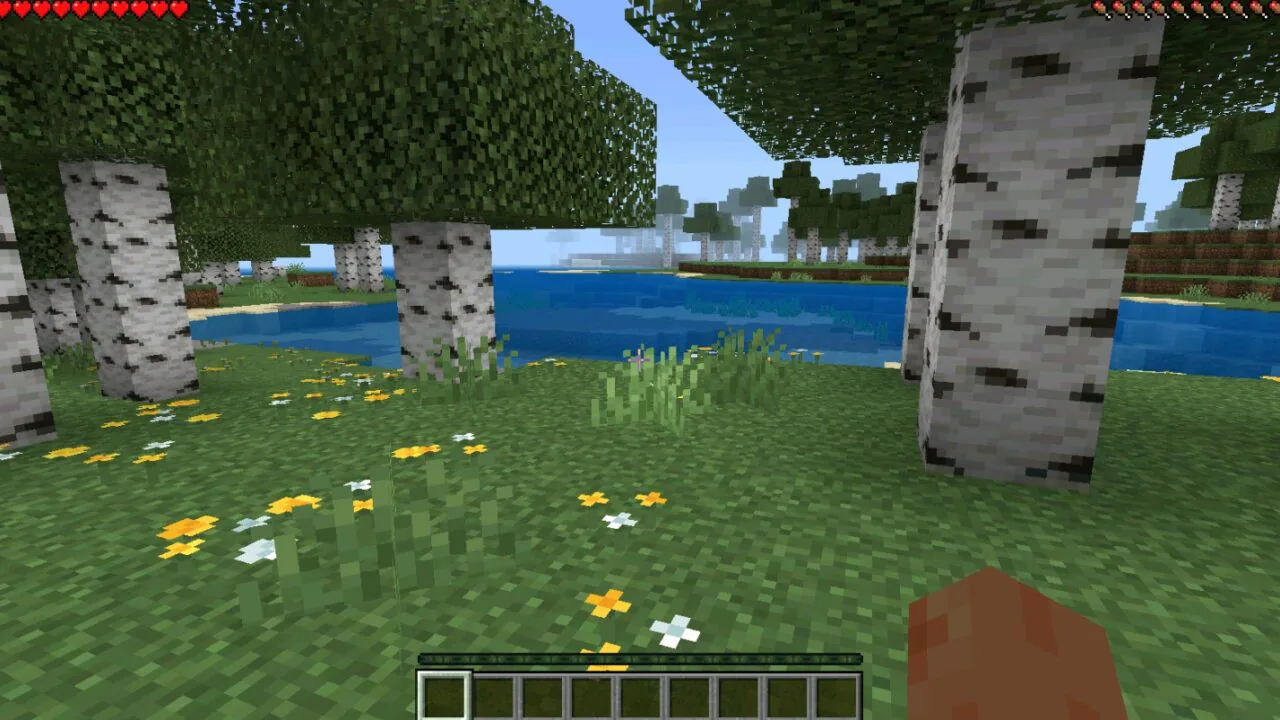Click the white oxeye daisy flower
Screen dimensions: 1280x720
(675, 630)
